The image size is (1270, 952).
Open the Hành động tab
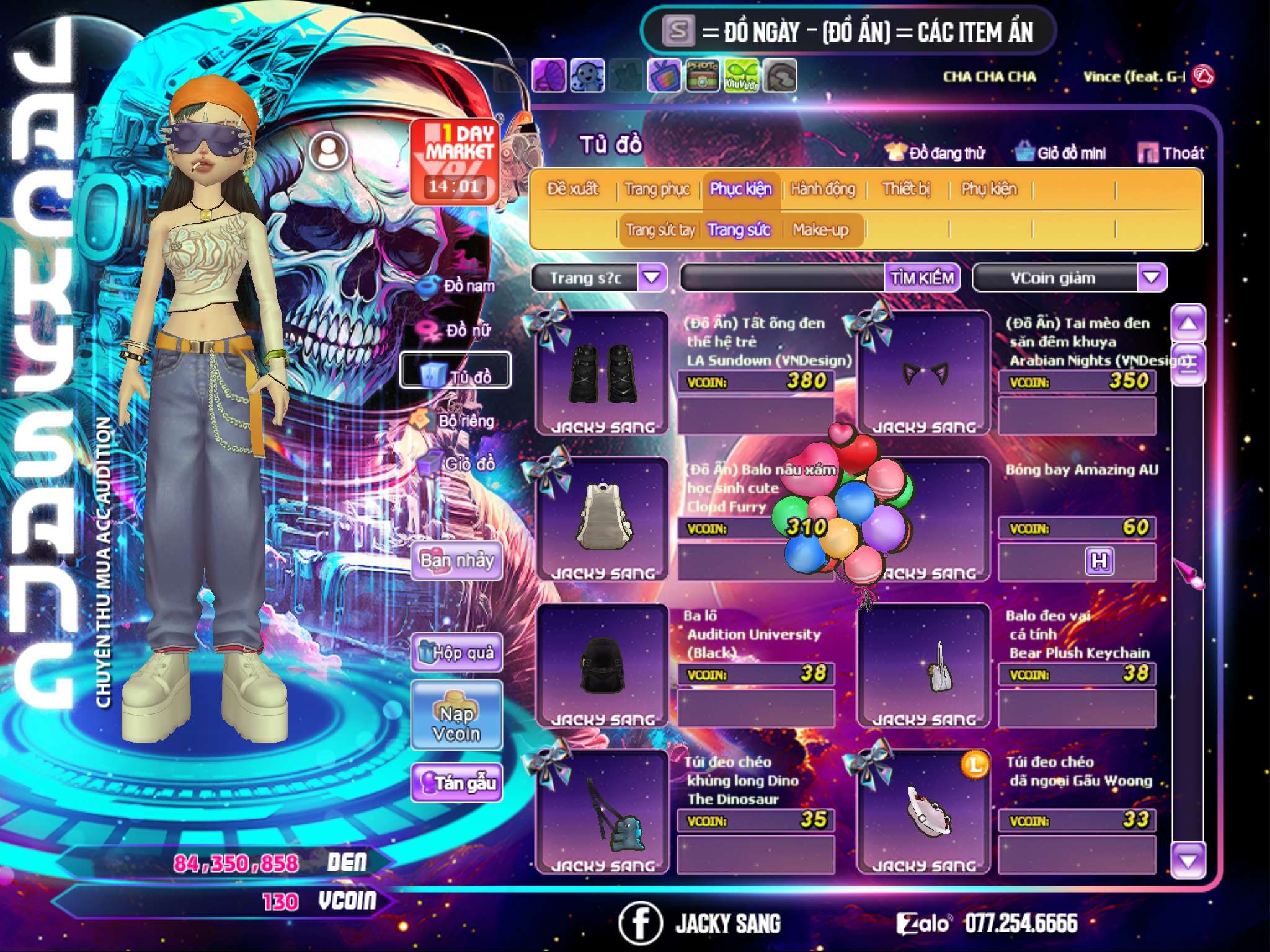(x=822, y=189)
